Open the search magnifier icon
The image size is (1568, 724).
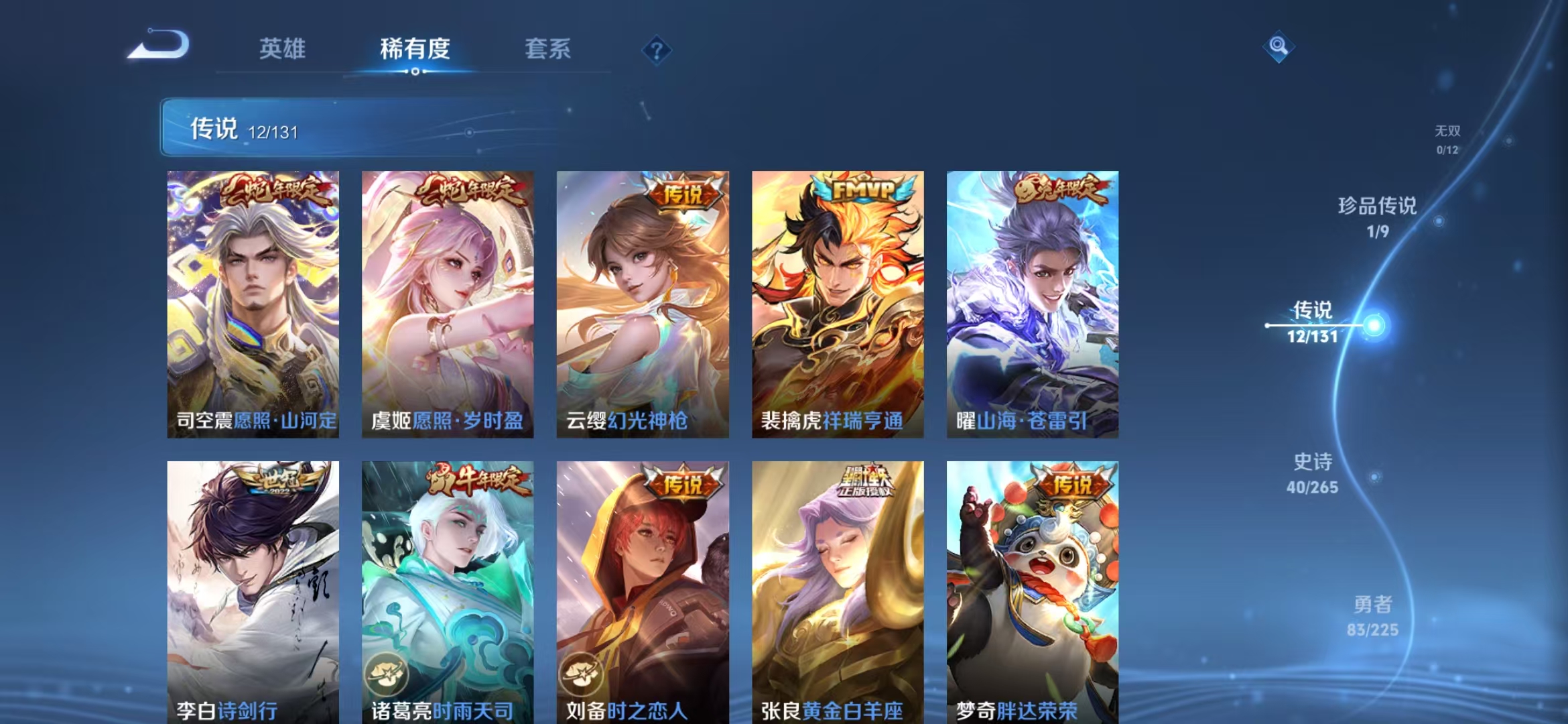(x=1278, y=47)
